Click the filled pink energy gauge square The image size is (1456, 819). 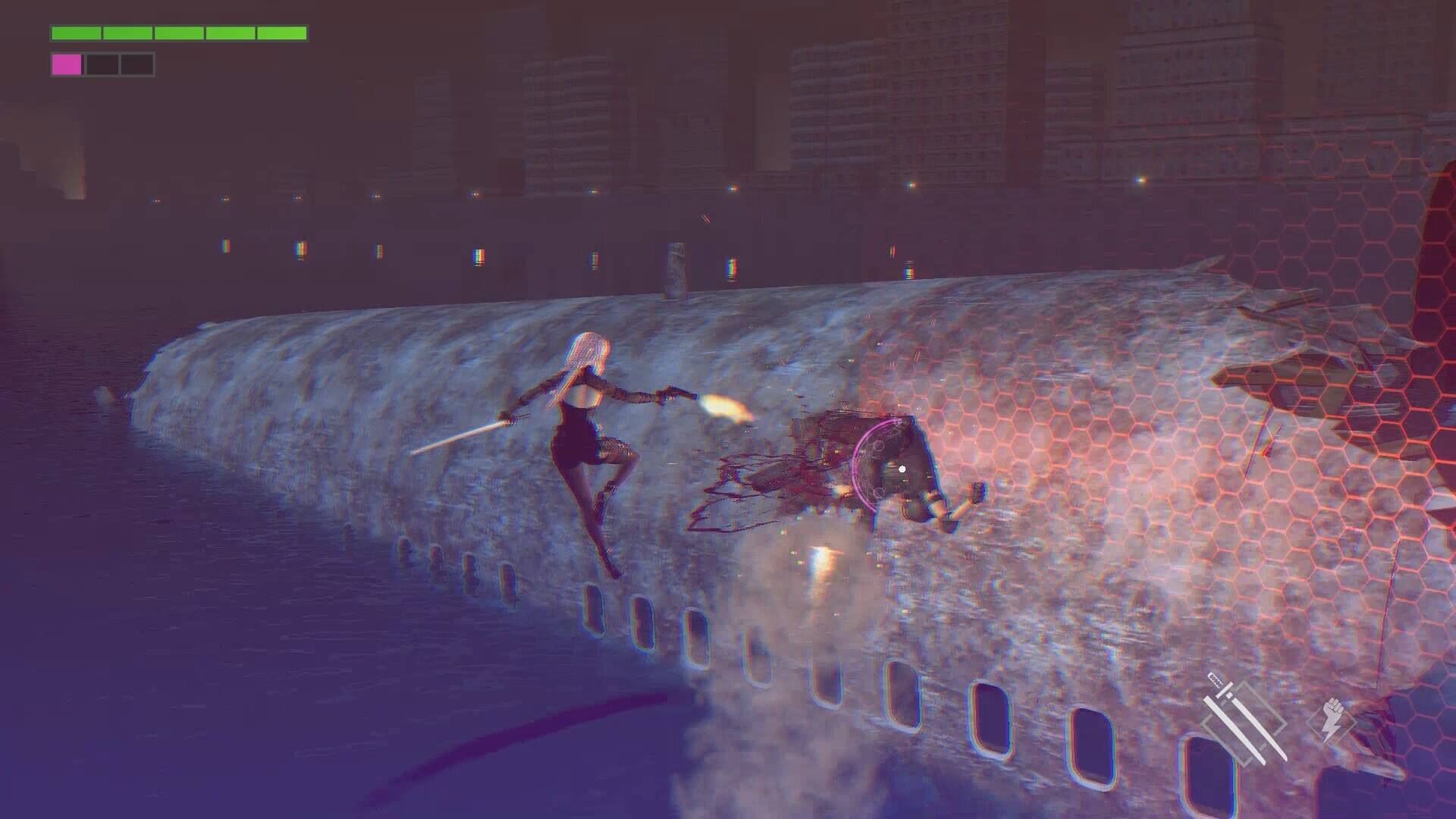click(x=67, y=65)
